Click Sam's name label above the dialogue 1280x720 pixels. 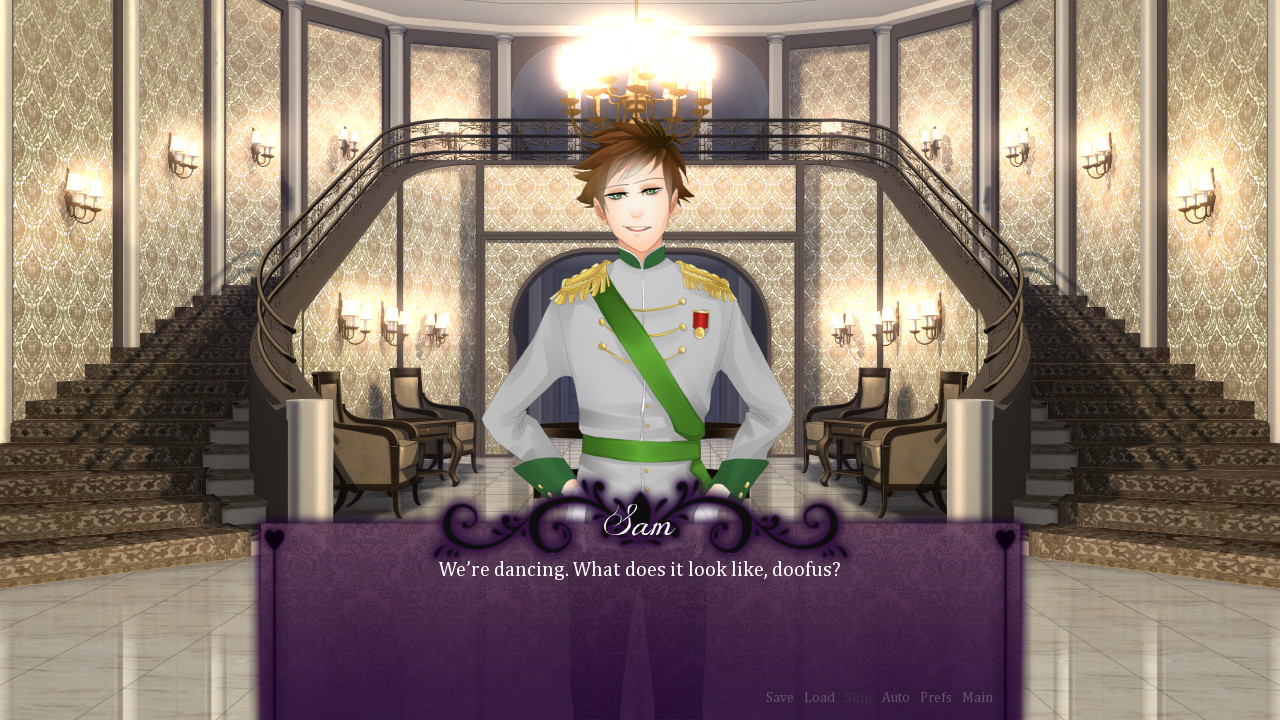click(640, 524)
